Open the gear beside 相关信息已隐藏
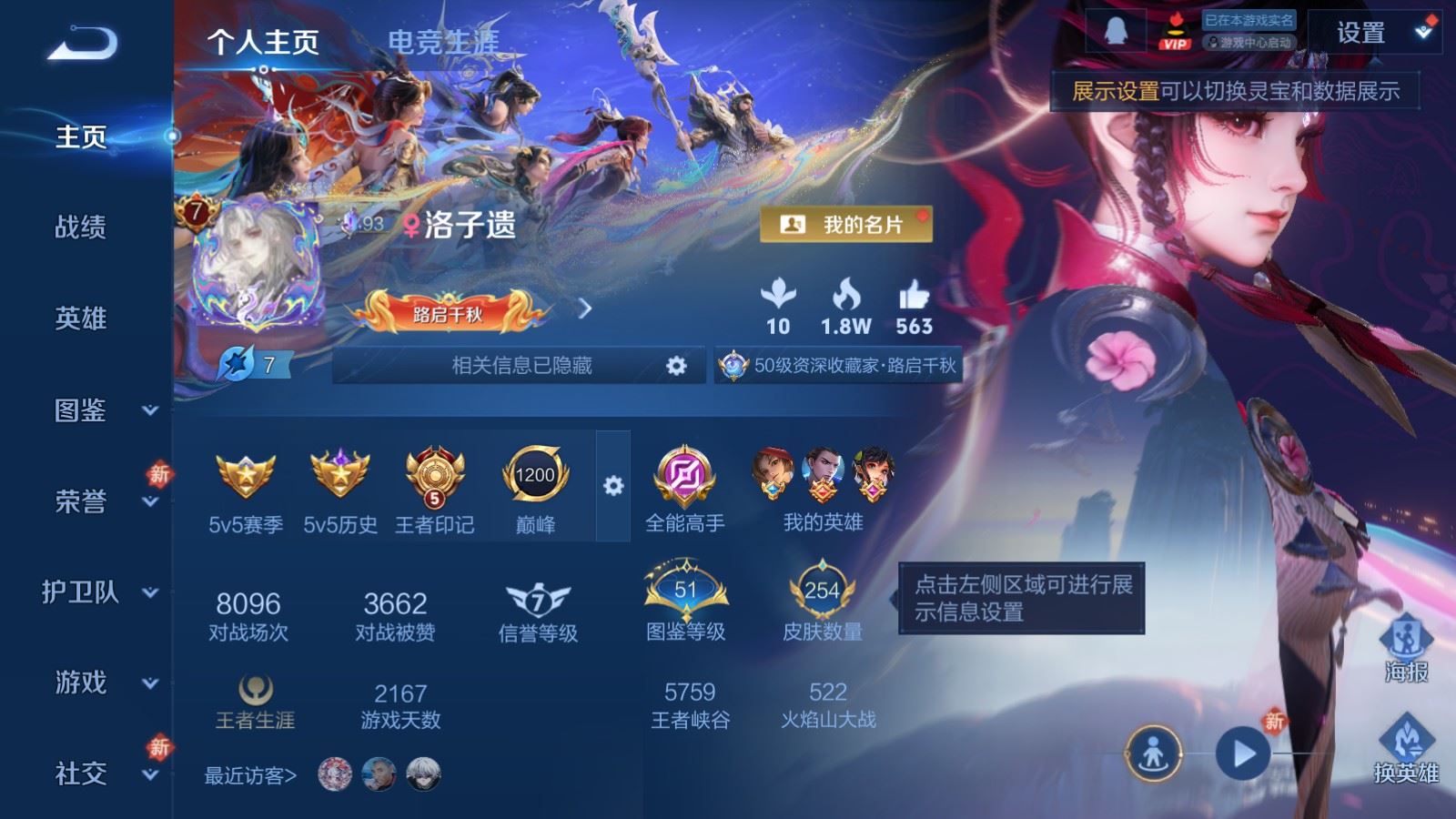The image size is (1456, 819). [x=677, y=367]
